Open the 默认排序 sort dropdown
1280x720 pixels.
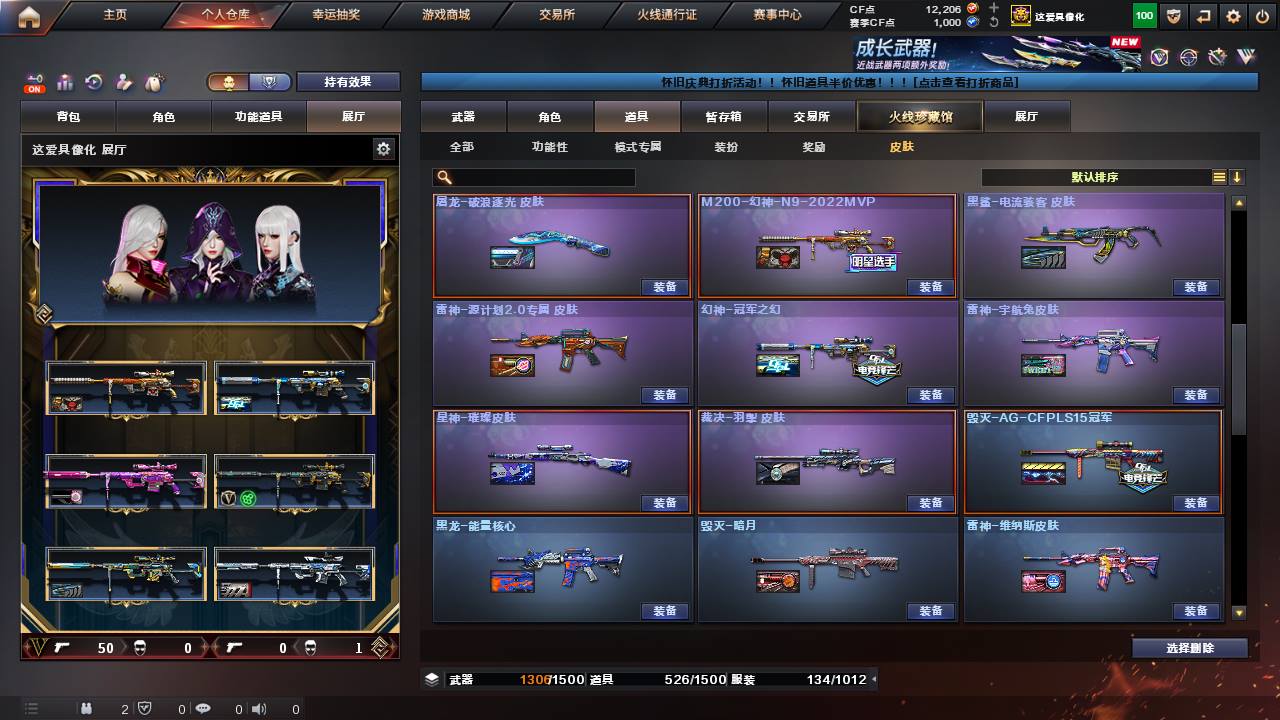click(1095, 177)
